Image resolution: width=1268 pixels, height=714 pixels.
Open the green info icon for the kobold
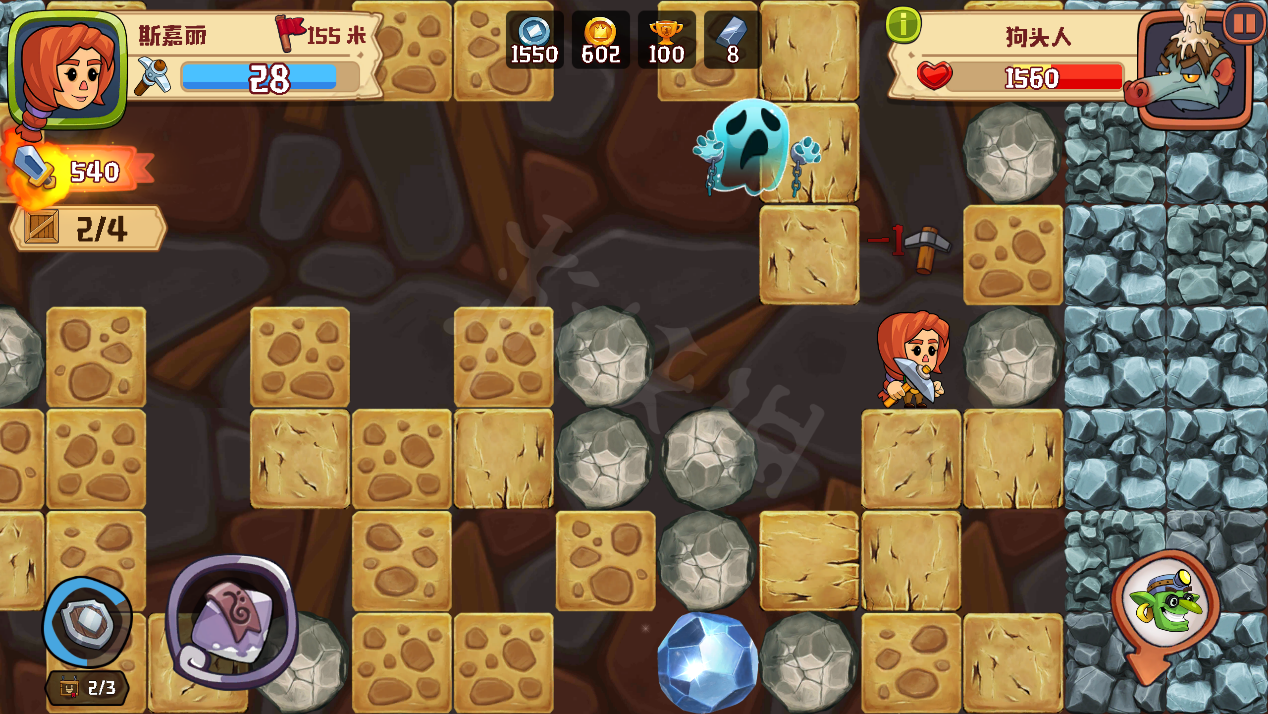coord(903,25)
